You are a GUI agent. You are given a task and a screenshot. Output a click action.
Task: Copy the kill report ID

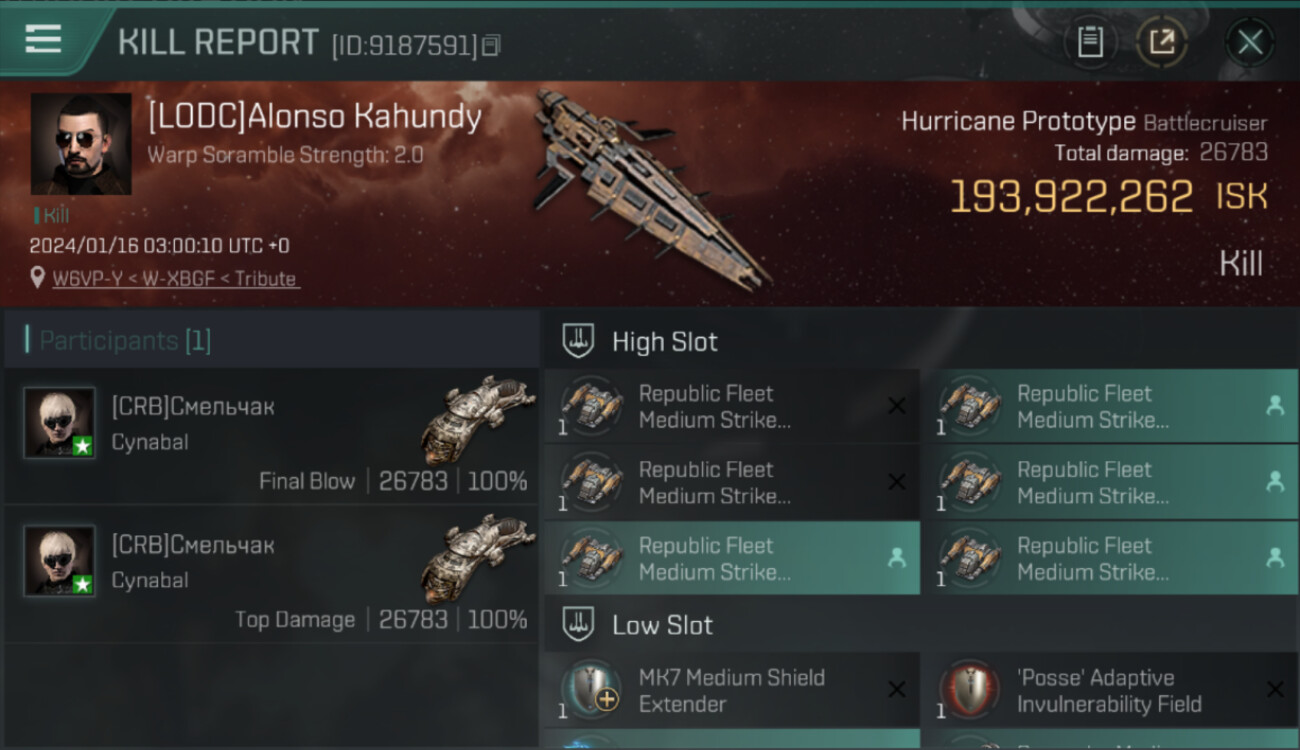491,45
